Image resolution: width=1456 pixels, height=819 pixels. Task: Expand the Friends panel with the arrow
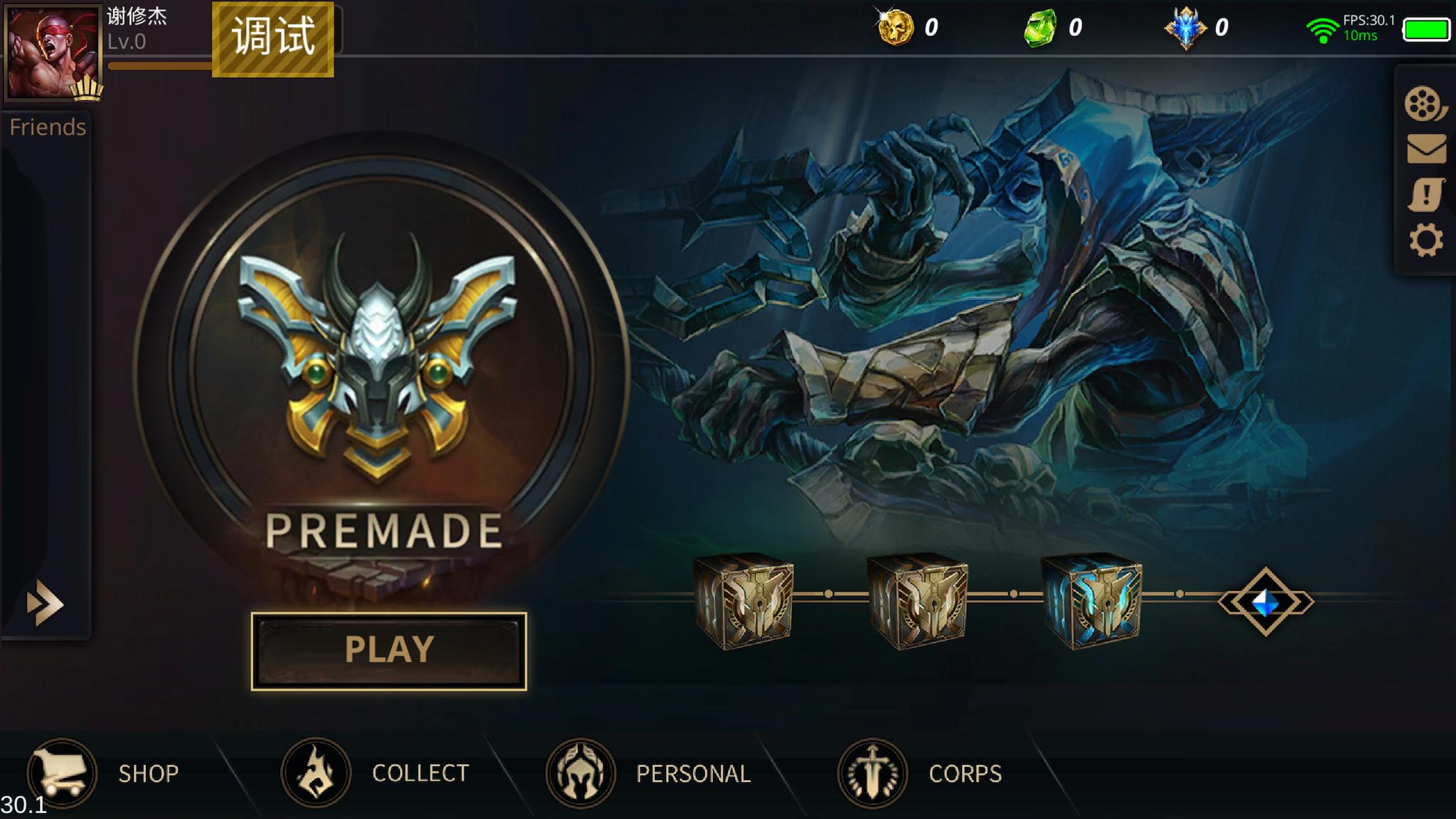(x=45, y=603)
